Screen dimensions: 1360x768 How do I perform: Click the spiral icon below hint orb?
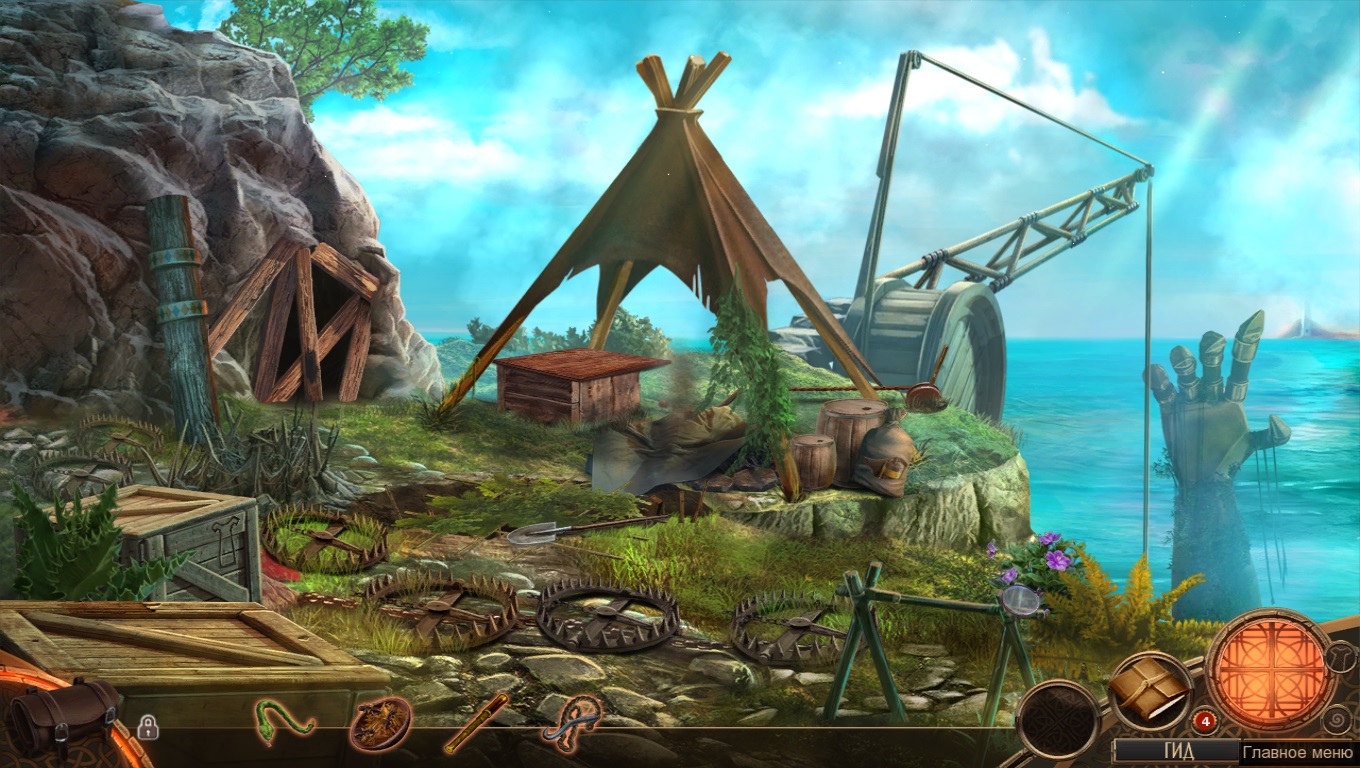pos(1337,720)
